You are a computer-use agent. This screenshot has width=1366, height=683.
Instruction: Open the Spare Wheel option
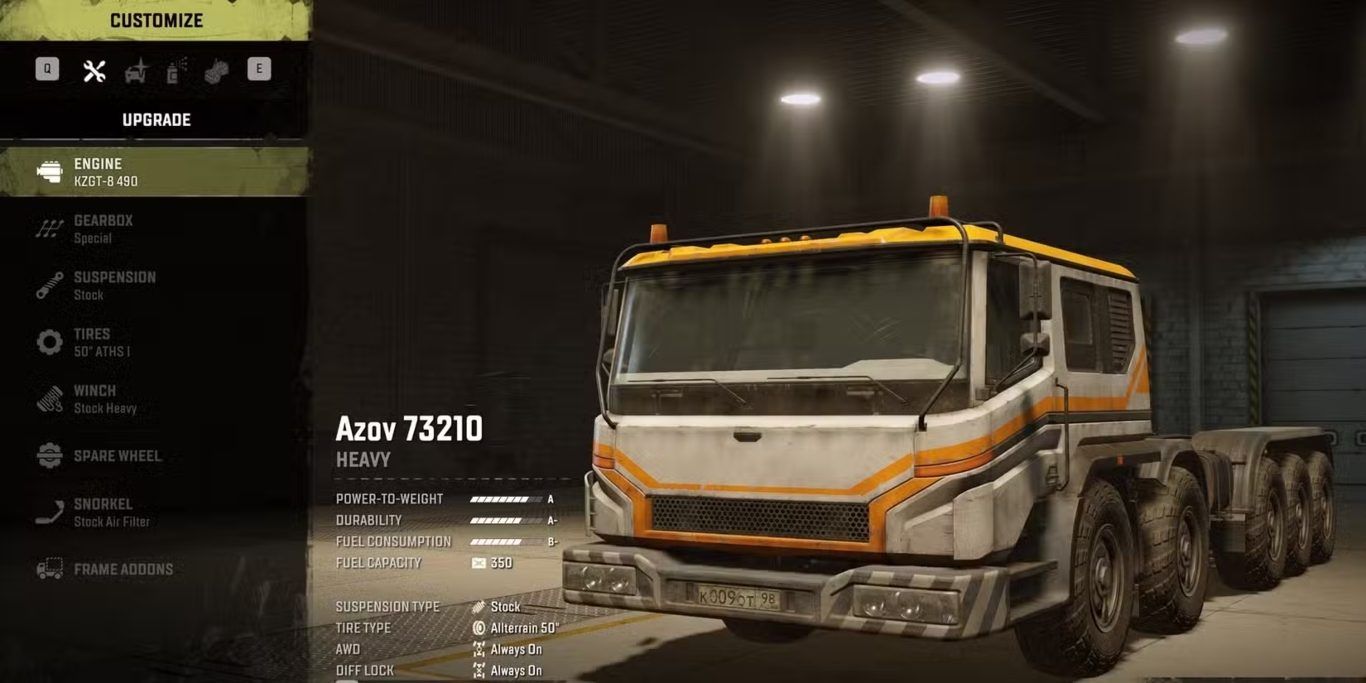117,456
